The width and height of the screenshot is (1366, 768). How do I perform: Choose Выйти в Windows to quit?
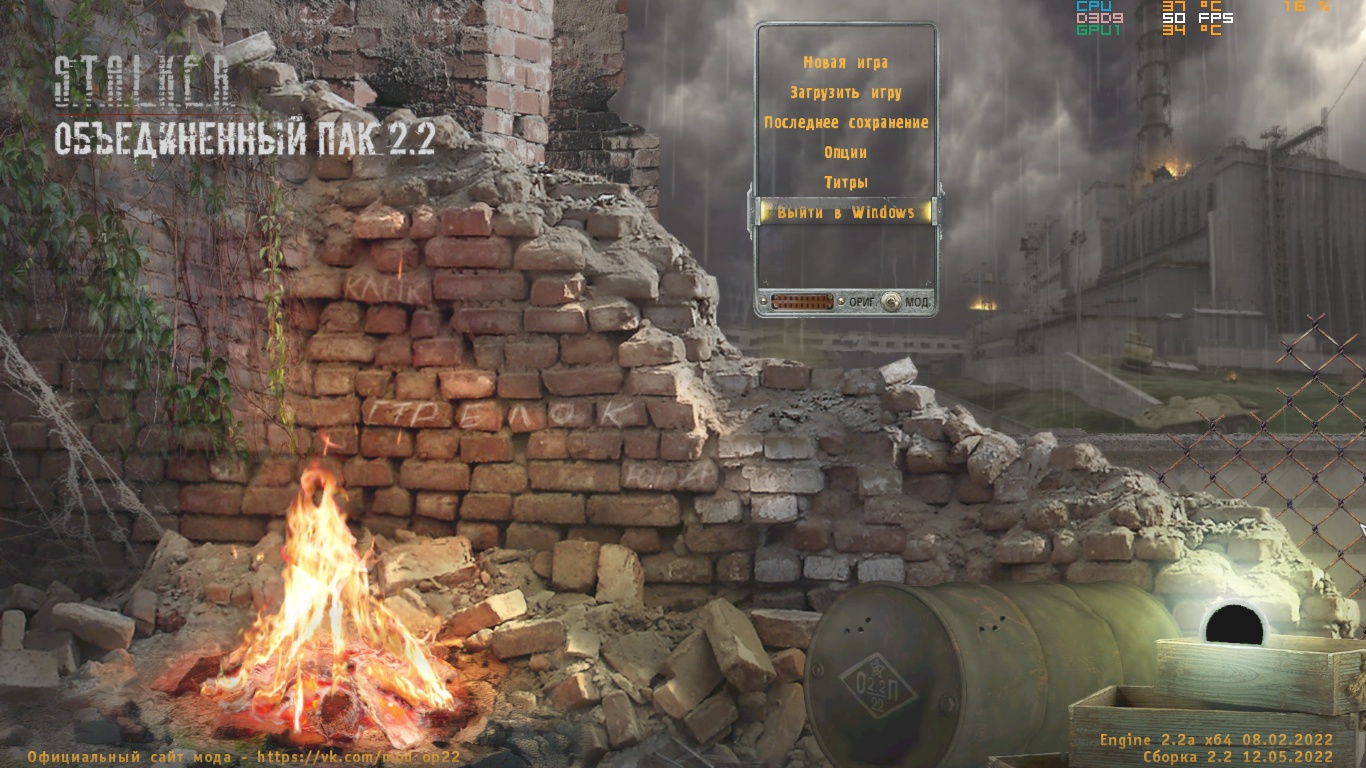[845, 212]
